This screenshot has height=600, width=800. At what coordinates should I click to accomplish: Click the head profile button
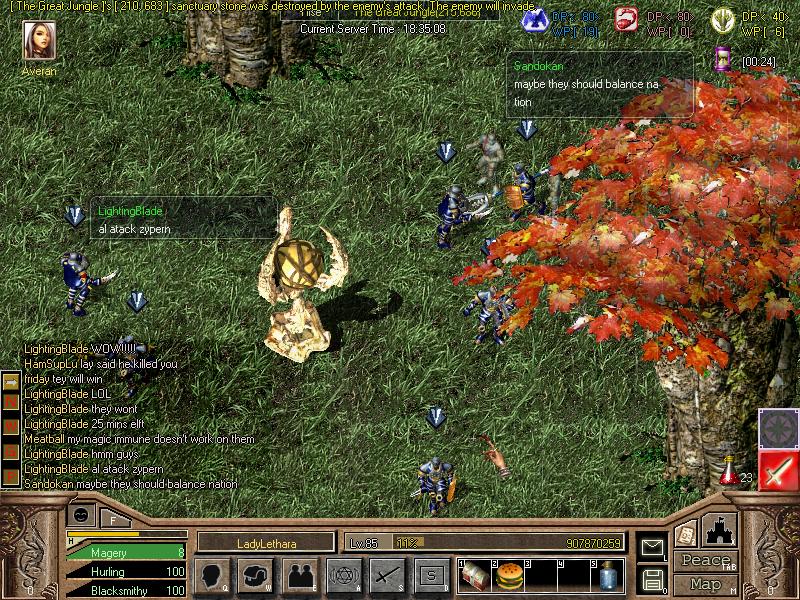[214, 576]
